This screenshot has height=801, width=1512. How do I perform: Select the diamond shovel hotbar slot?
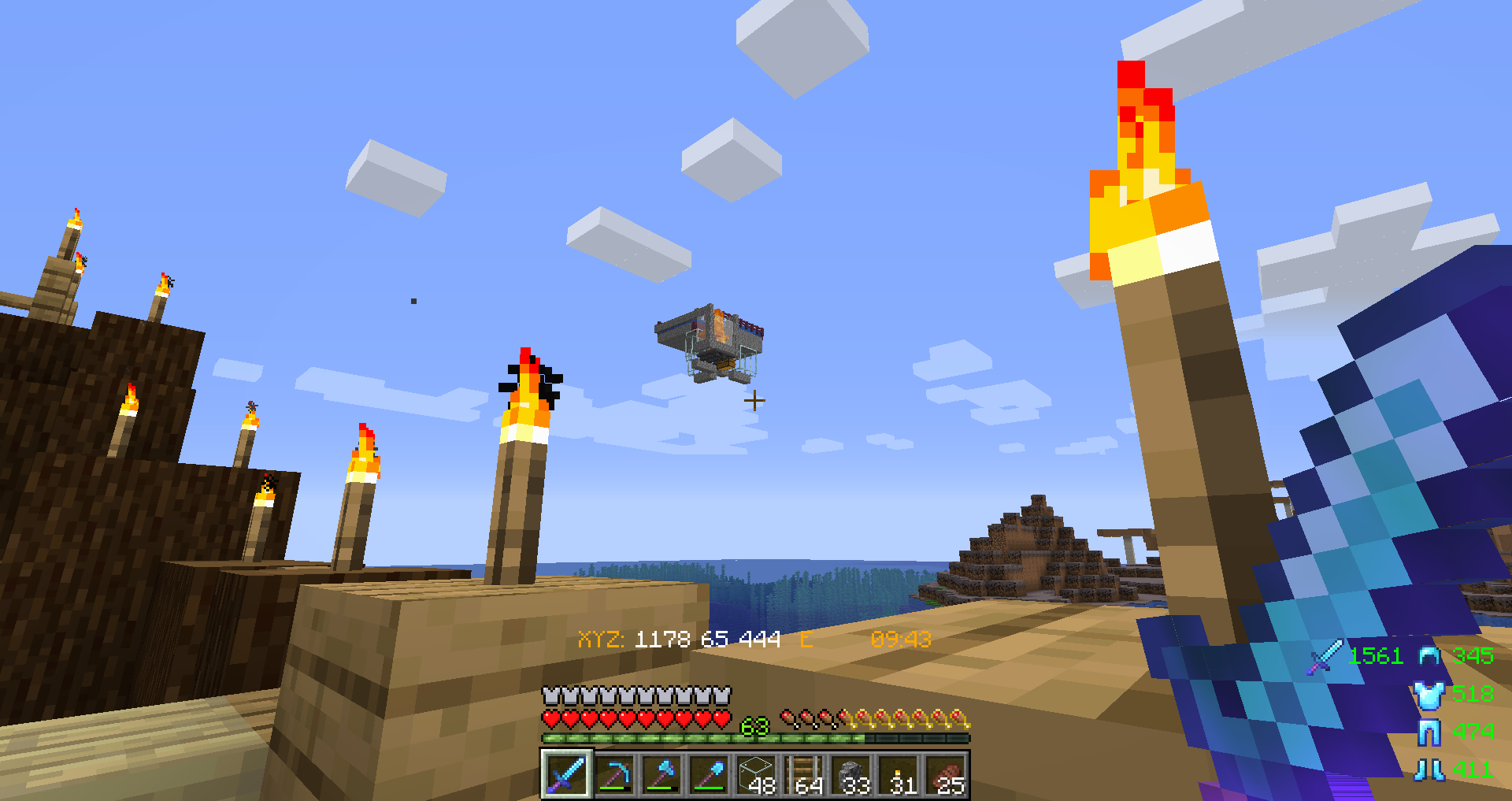(x=709, y=774)
